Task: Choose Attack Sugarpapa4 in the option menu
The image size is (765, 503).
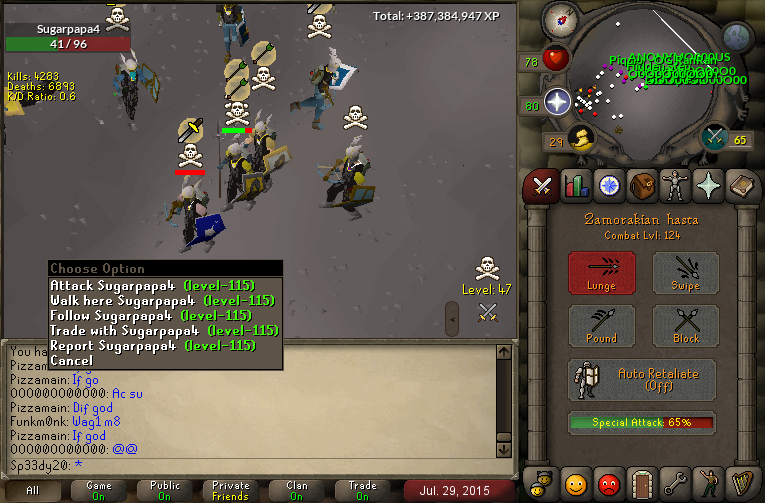Action: (152, 285)
